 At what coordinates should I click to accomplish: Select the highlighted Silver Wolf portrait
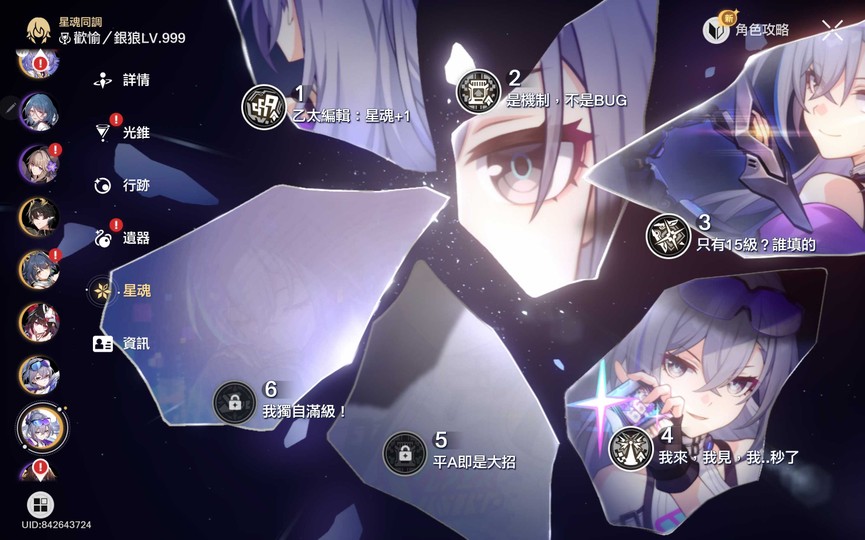pyautogui.click(x=42, y=427)
